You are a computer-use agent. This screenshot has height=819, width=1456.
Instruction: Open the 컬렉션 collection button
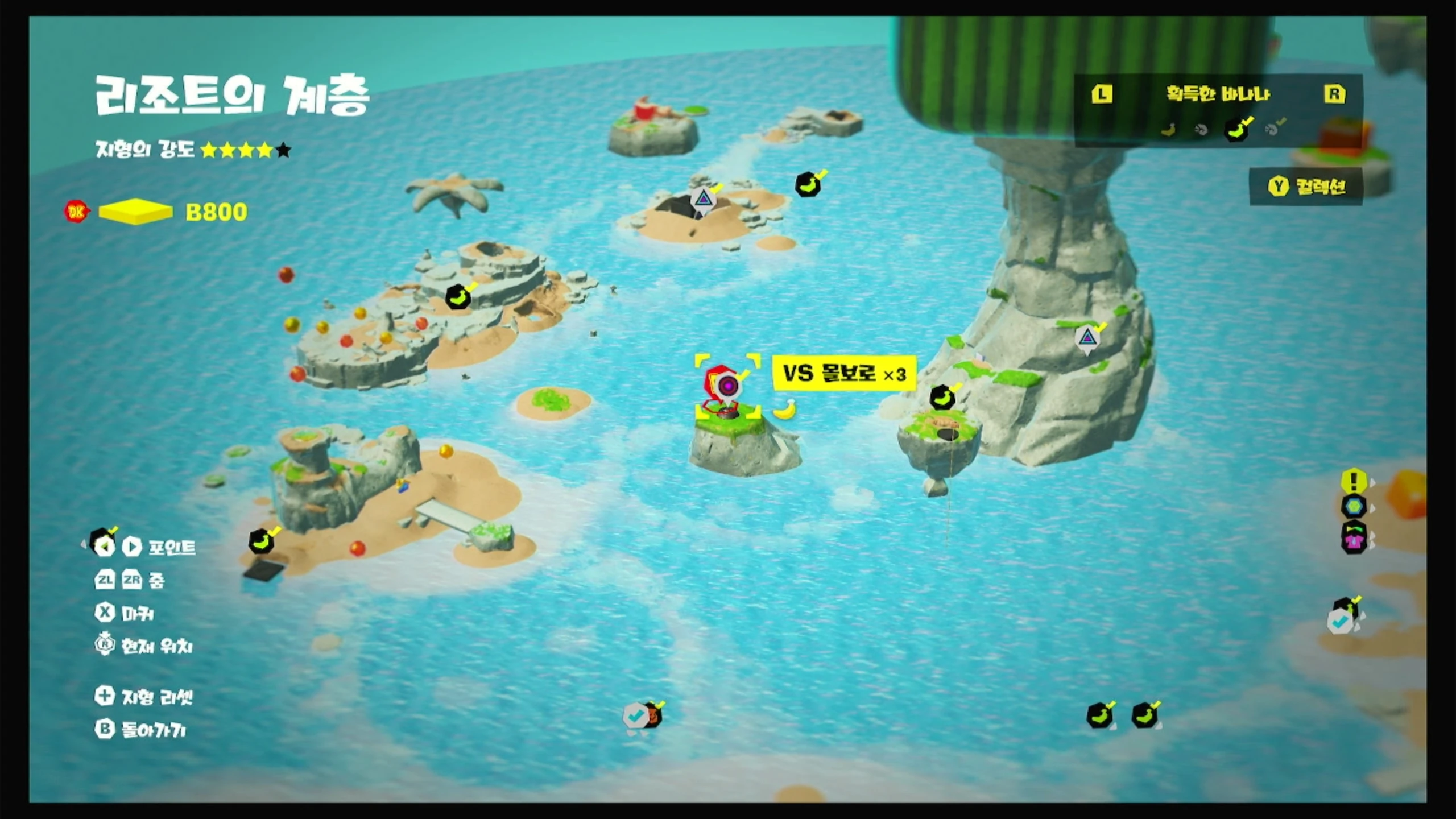point(1306,186)
